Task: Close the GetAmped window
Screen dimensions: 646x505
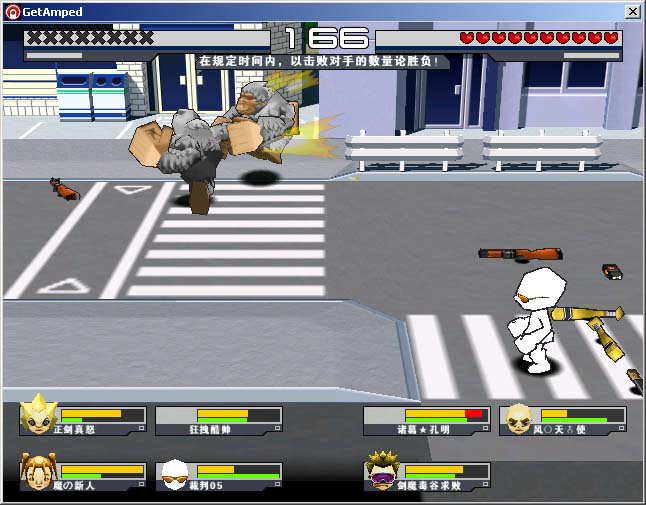Action: coord(633,11)
